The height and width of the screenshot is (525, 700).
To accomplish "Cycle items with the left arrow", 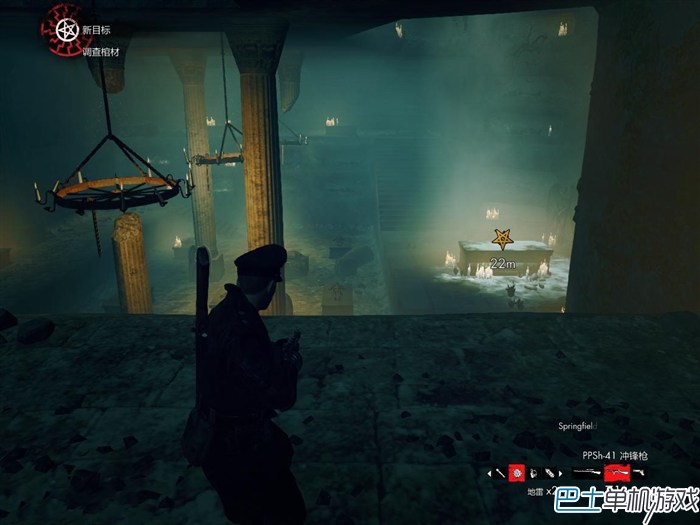I will 489,472.
